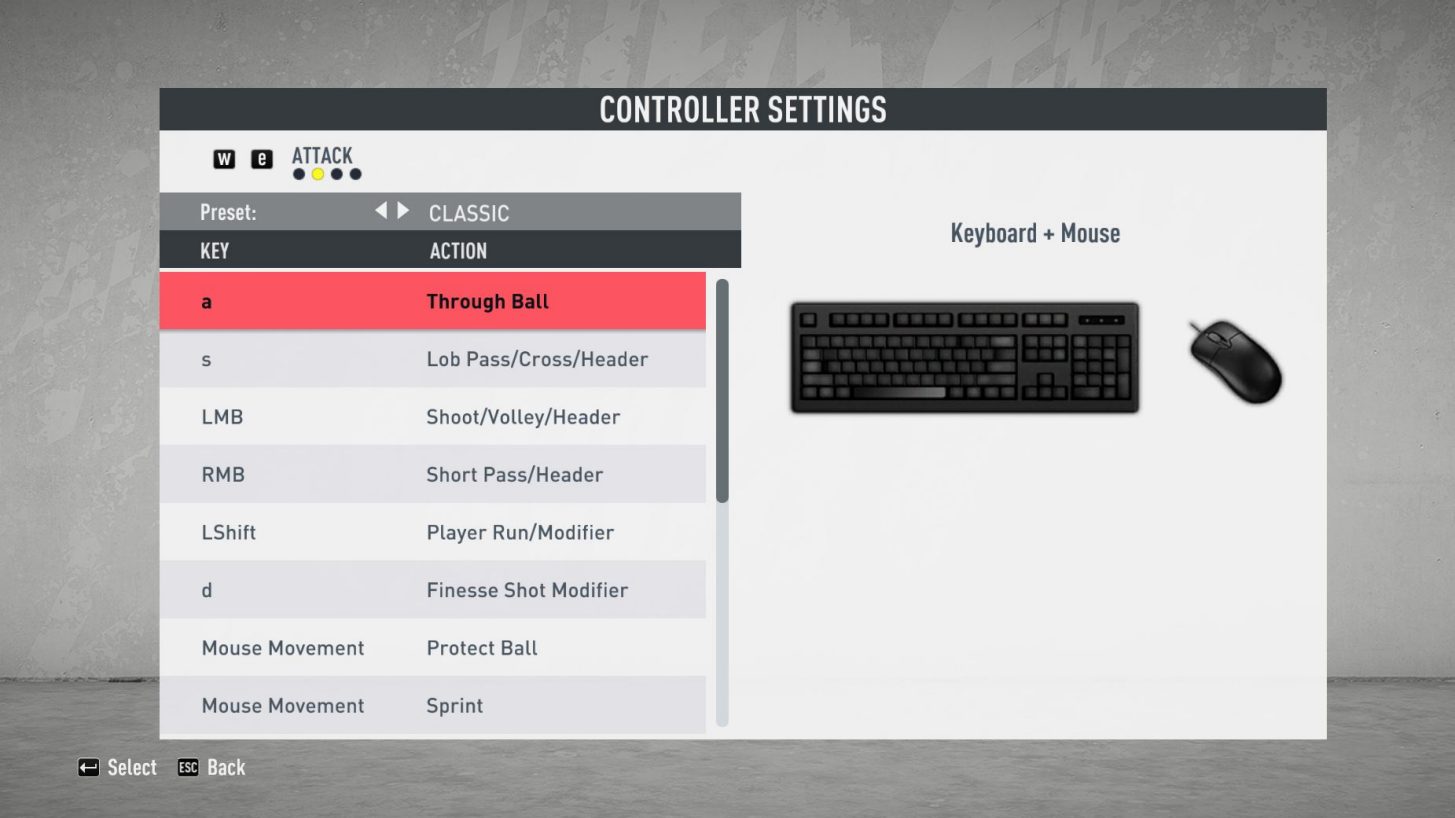Viewport: 1455px width, 818px height.
Task: Select the first page dot under ATTACK
Action: [x=298, y=172]
